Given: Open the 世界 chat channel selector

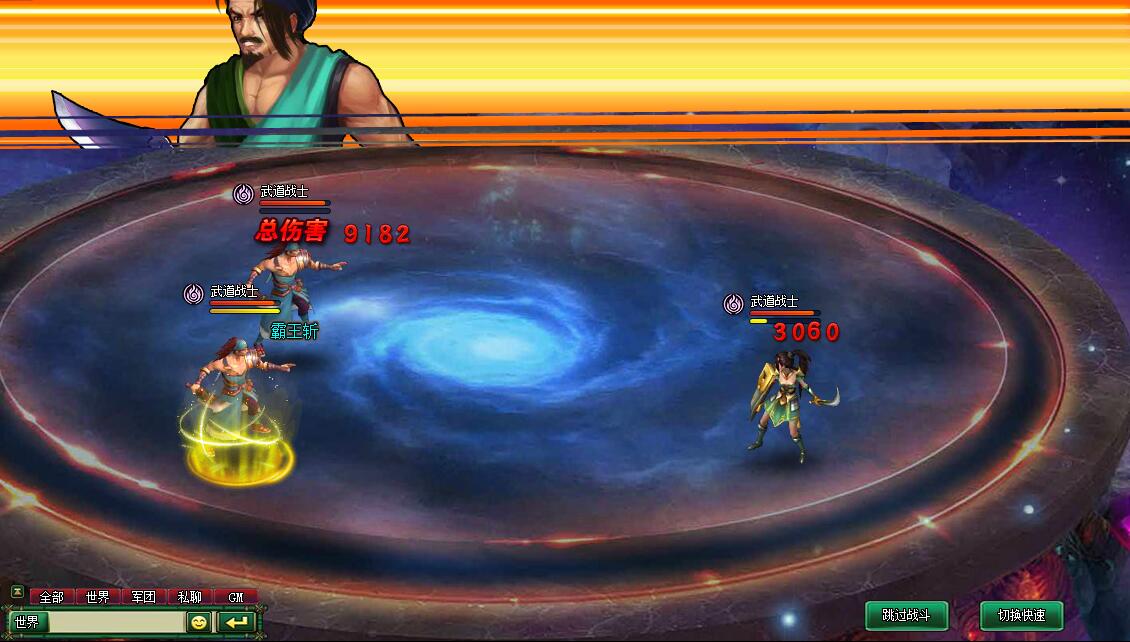Looking at the screenshot, I should 27,622.
